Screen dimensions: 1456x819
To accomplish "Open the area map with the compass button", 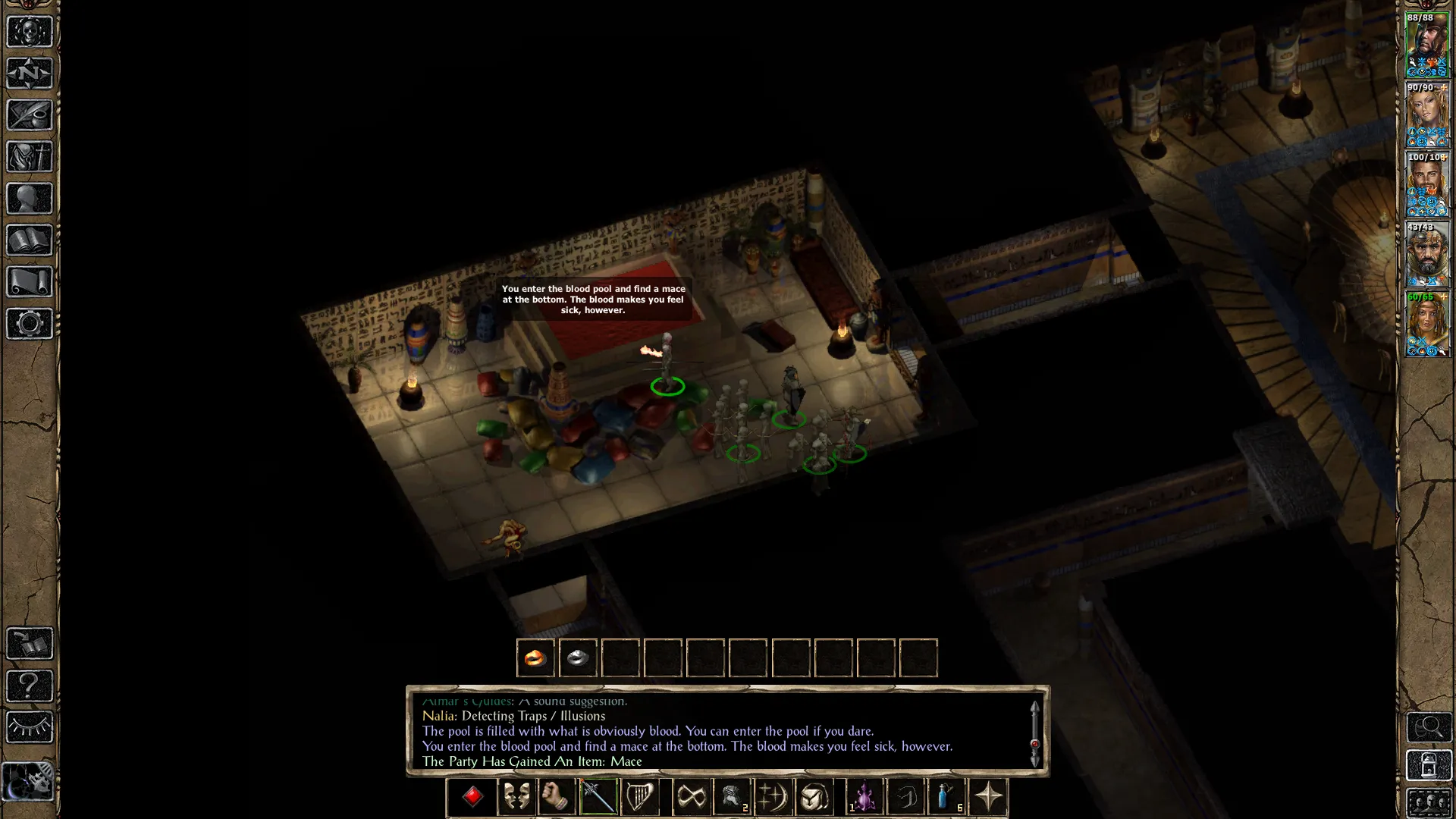I will (30, 74).
